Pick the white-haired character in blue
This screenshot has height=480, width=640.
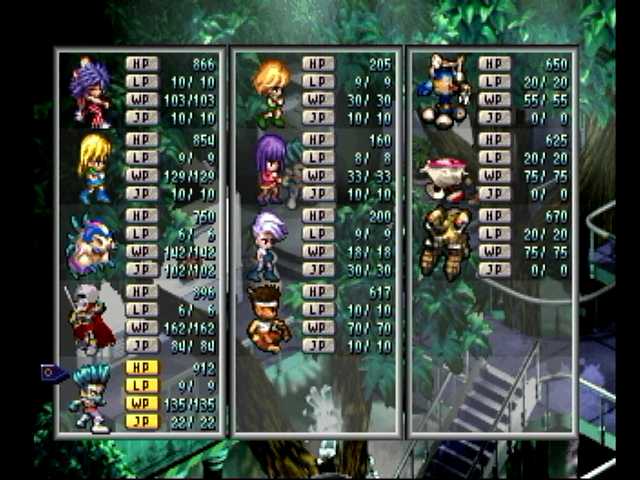click(268, 244)
